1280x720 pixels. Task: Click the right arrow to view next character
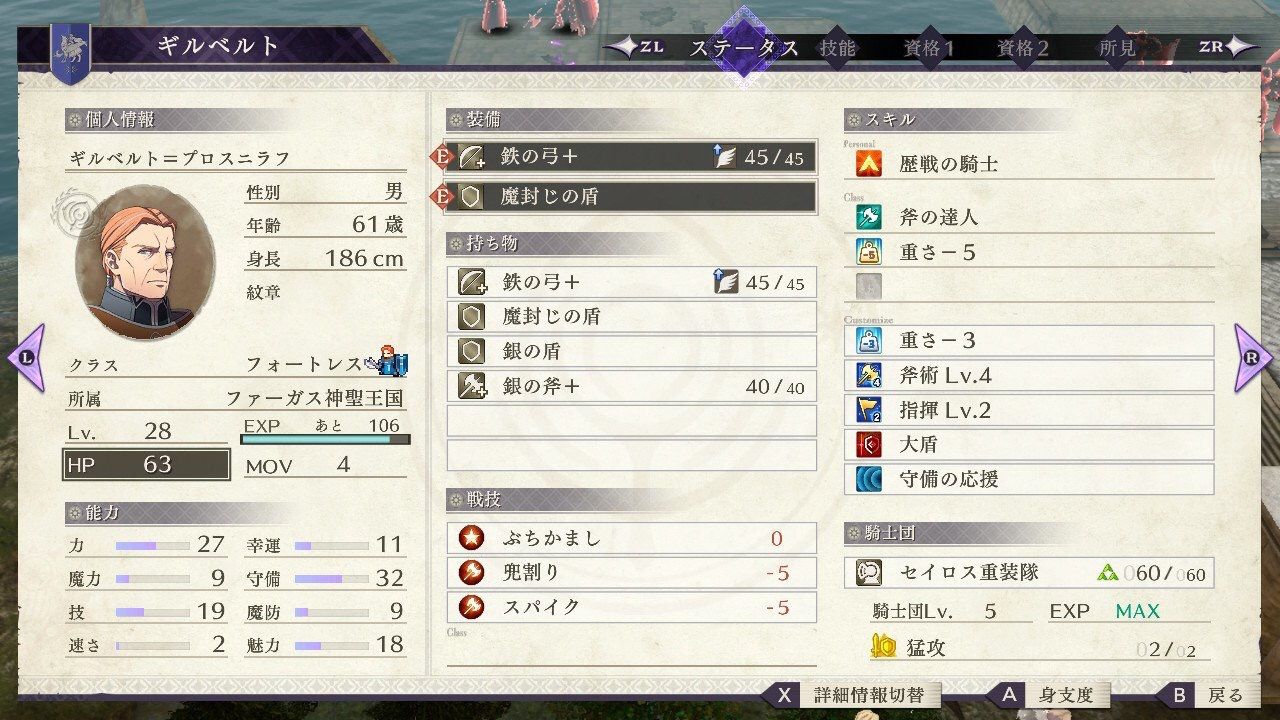coord(1252,360)
